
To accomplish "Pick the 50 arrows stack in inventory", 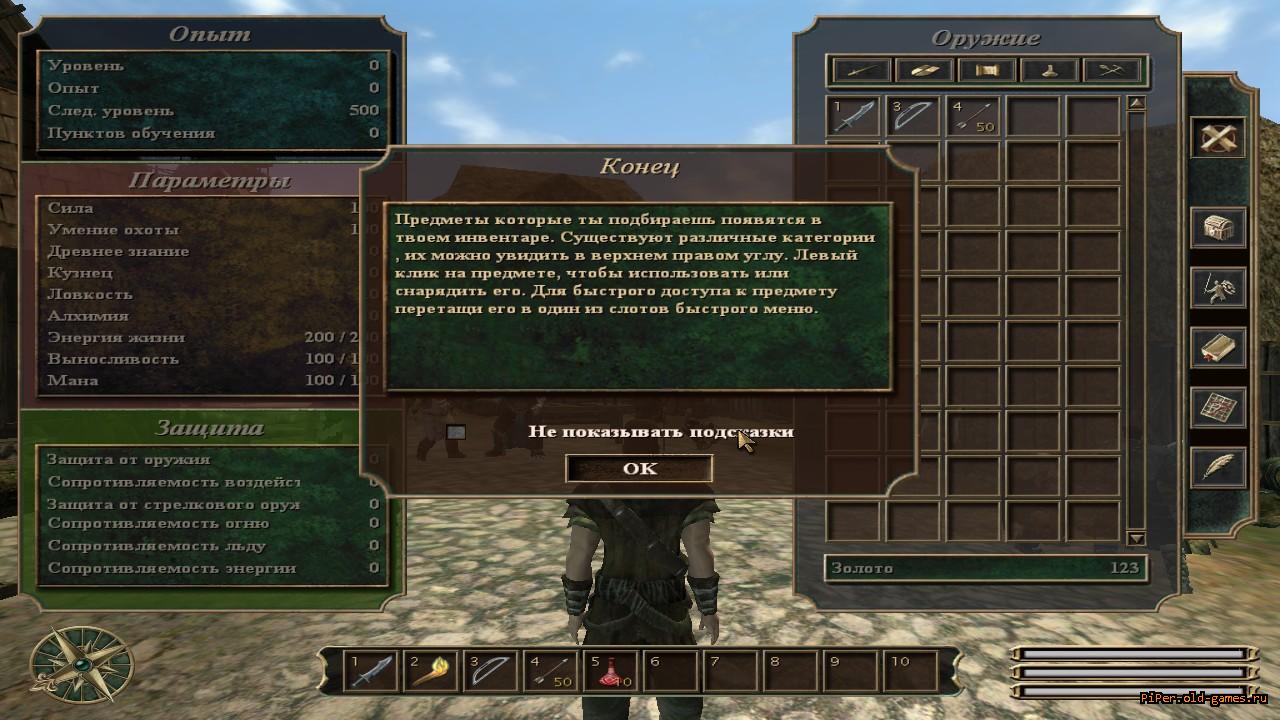I will [x=973, y=116].
